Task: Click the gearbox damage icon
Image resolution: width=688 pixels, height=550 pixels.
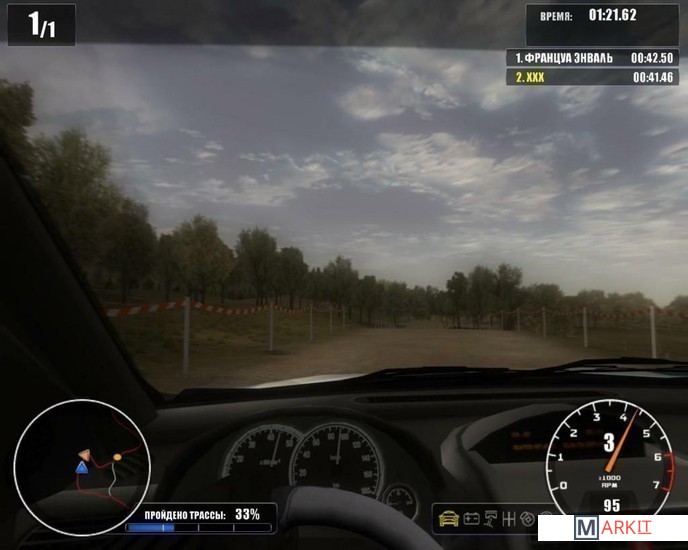Action: point(510,518)
